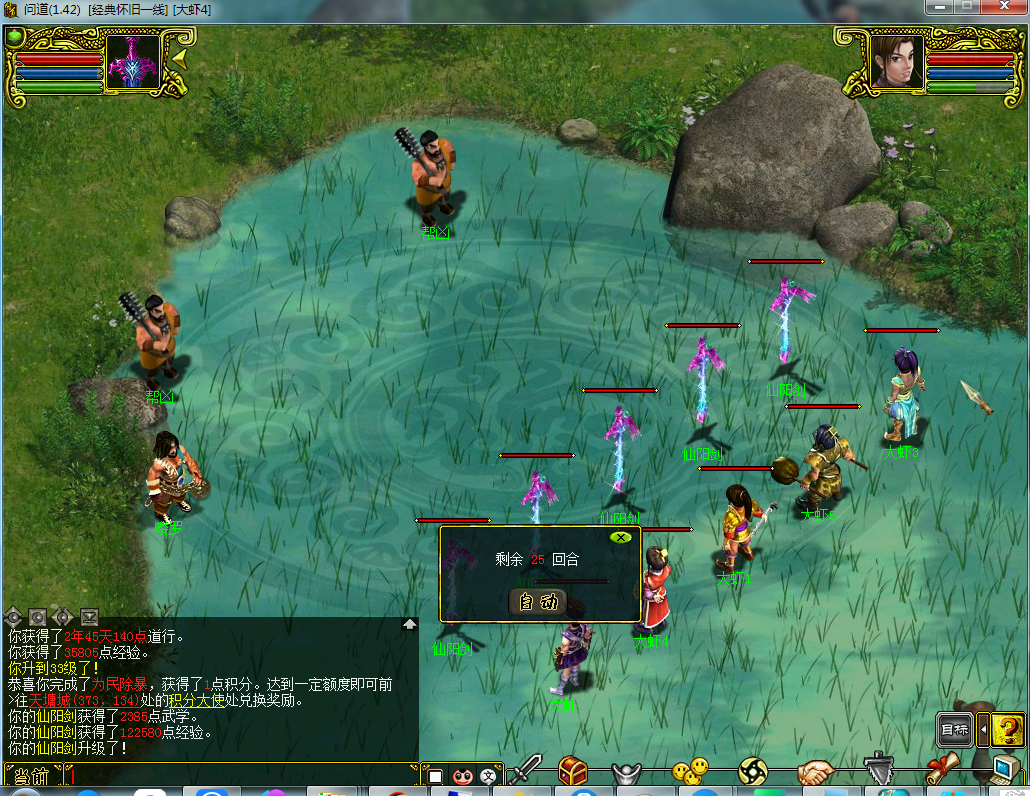Open the silver ingot shop icon
This screenshot has height=796, width=1030.
[x=628, y=772]
